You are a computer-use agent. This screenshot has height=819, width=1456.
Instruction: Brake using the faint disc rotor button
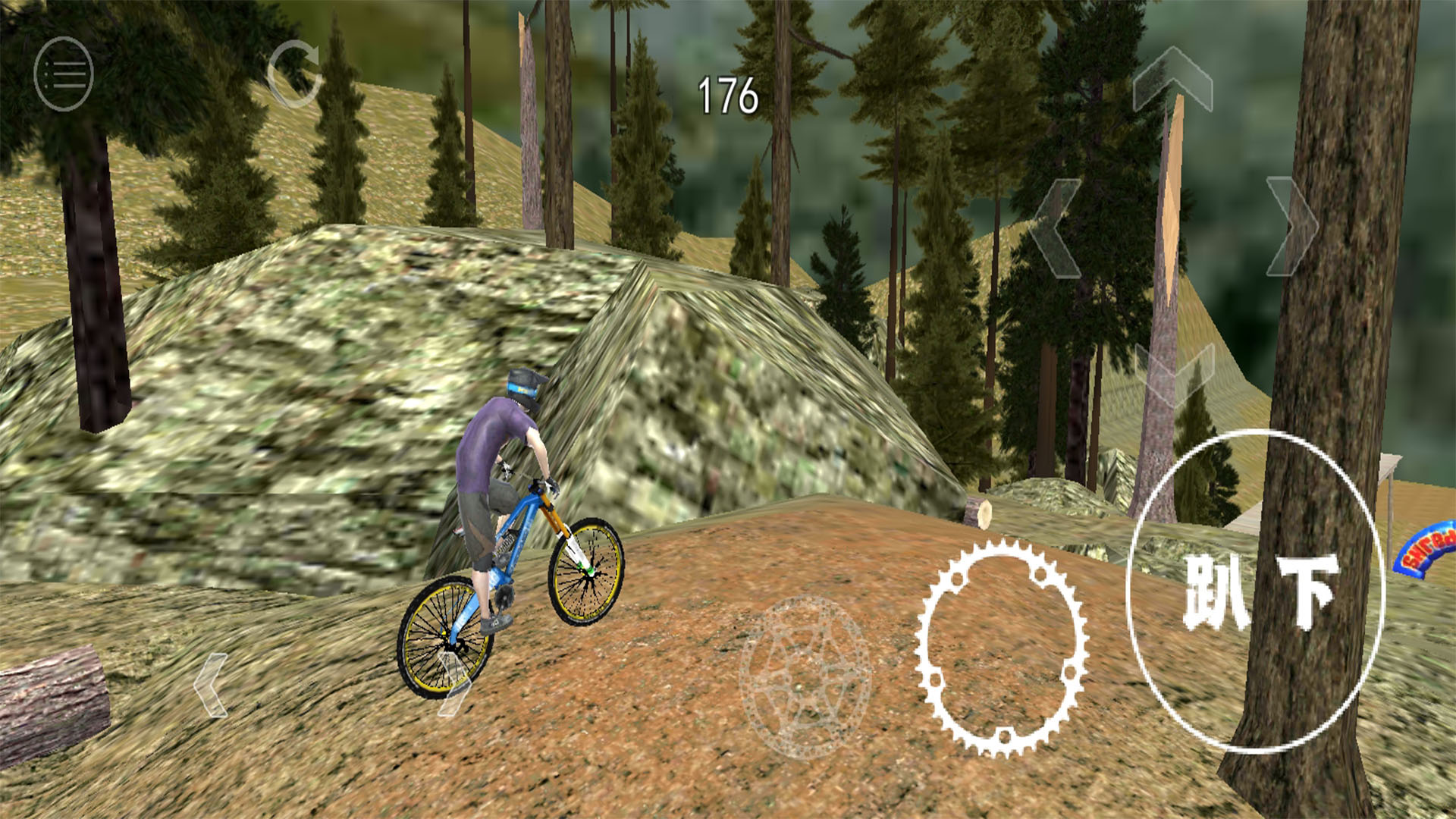[805, 677]
